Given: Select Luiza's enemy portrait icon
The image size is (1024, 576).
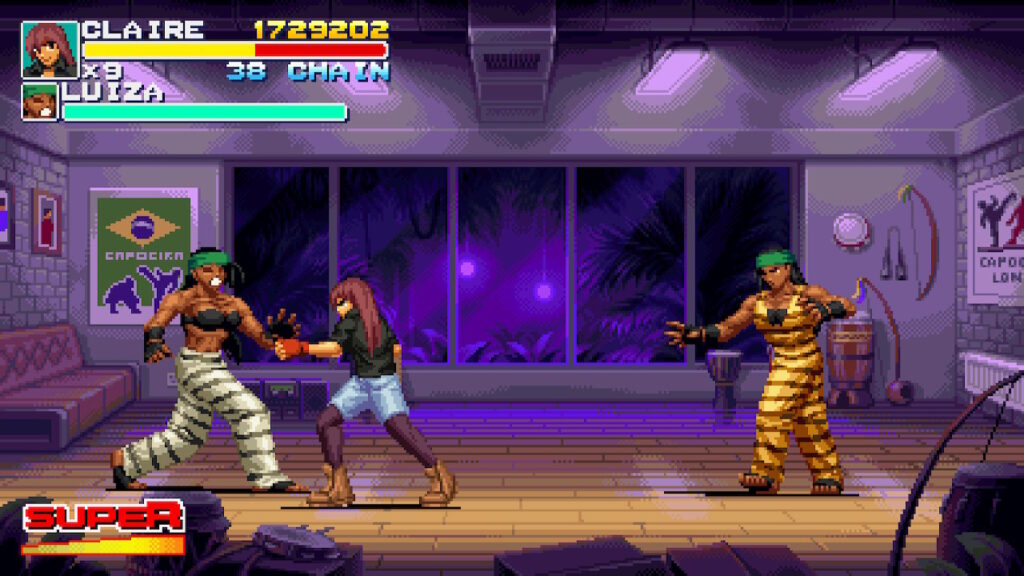Looking at the screenshot, I should click(x=40, y=102).
